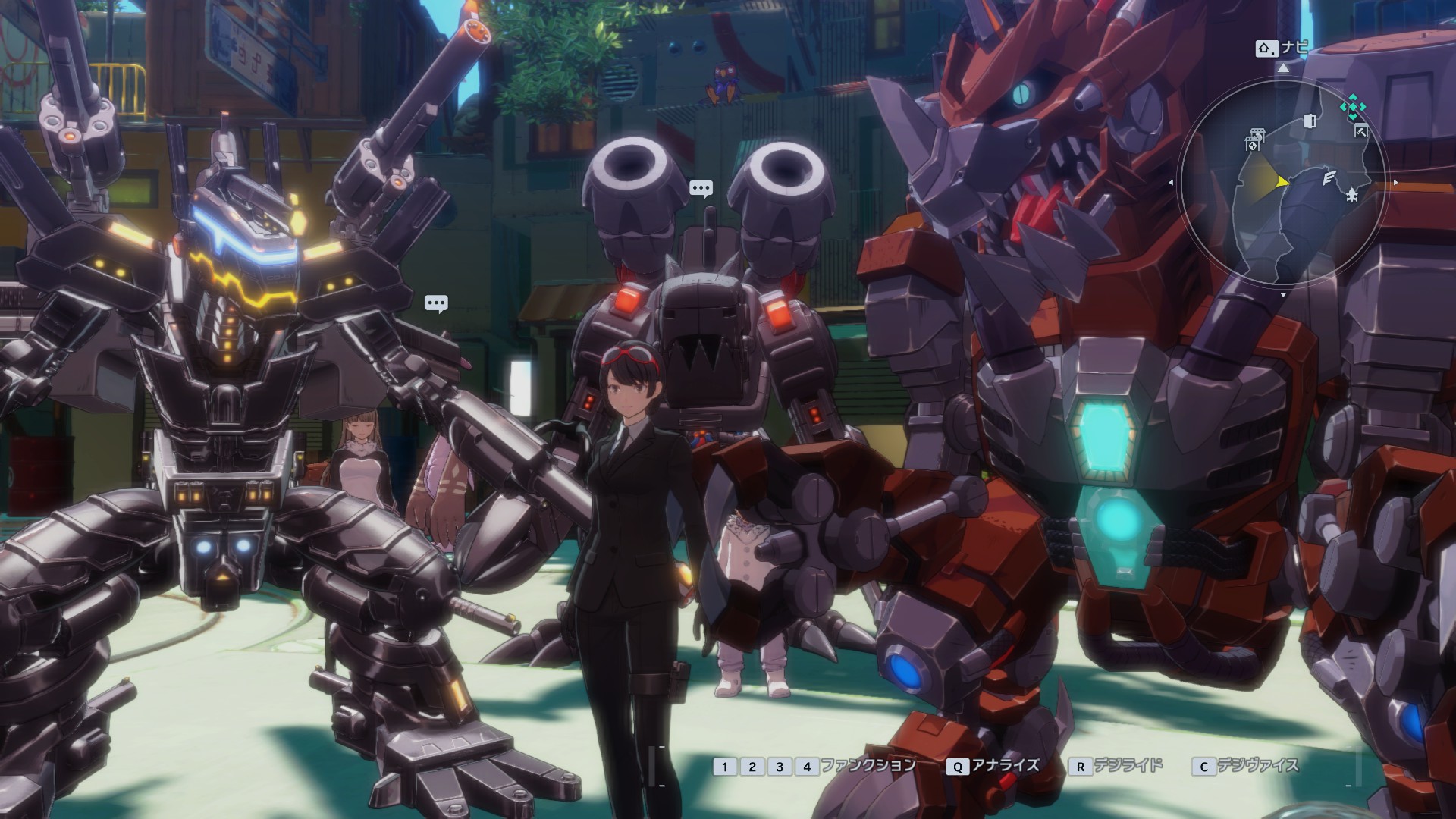1456x819 pixels.
Task: Click the north triangle atop the minimap
Action: pos(1282,68)
